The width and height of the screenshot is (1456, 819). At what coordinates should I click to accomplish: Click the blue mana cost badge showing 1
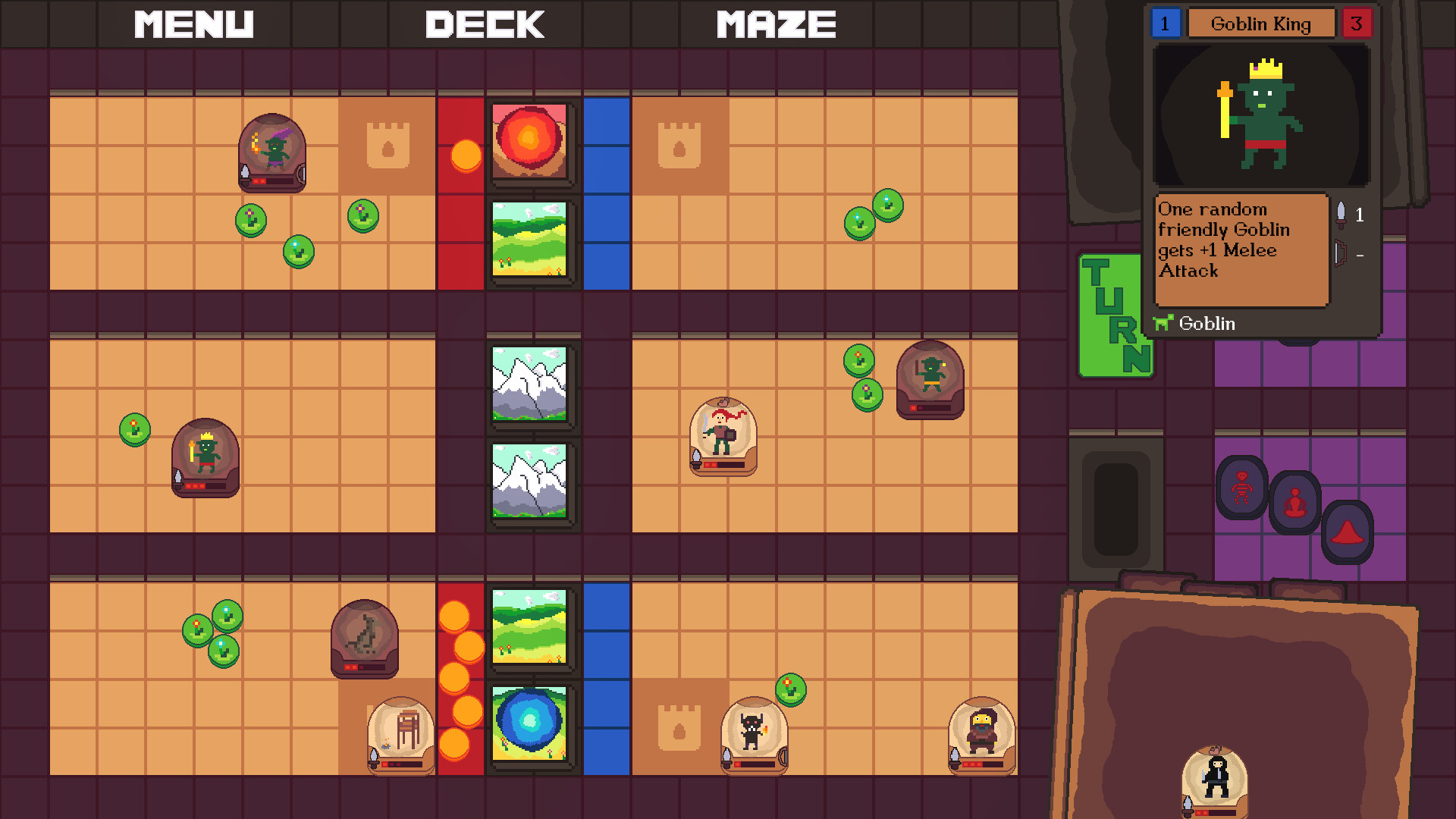pyautogui.click(x=1166, y=23)
